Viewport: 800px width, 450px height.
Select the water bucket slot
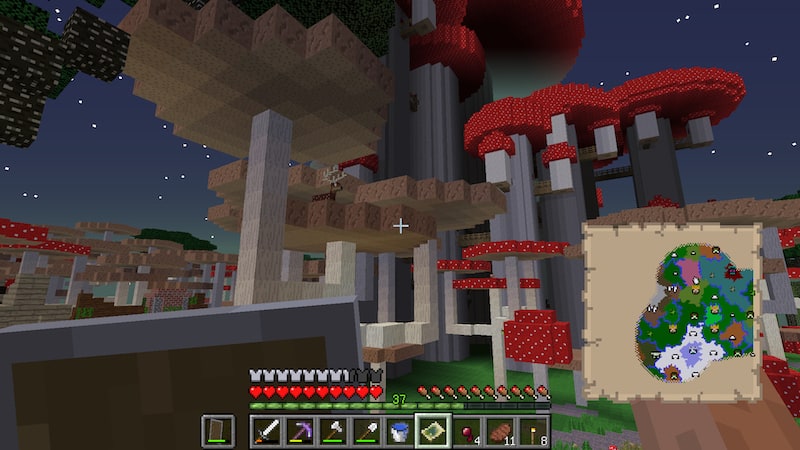click(399, 432)
